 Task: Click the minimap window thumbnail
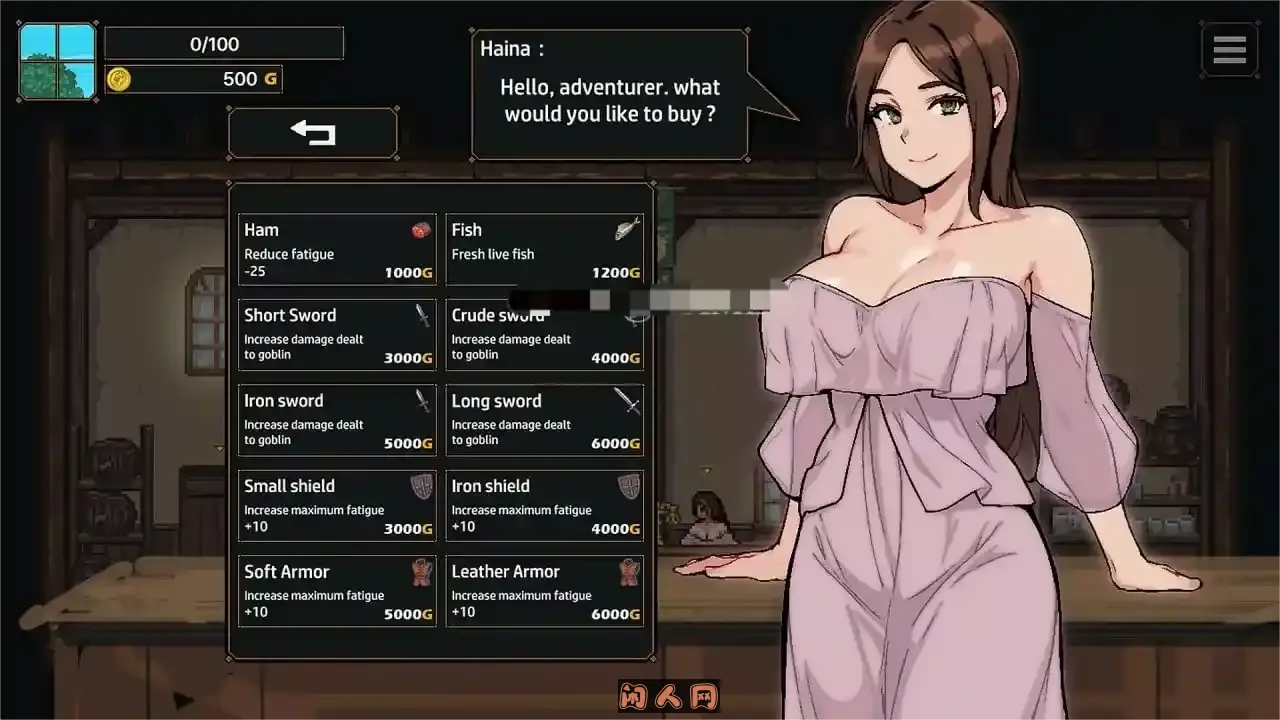point(56,60)
